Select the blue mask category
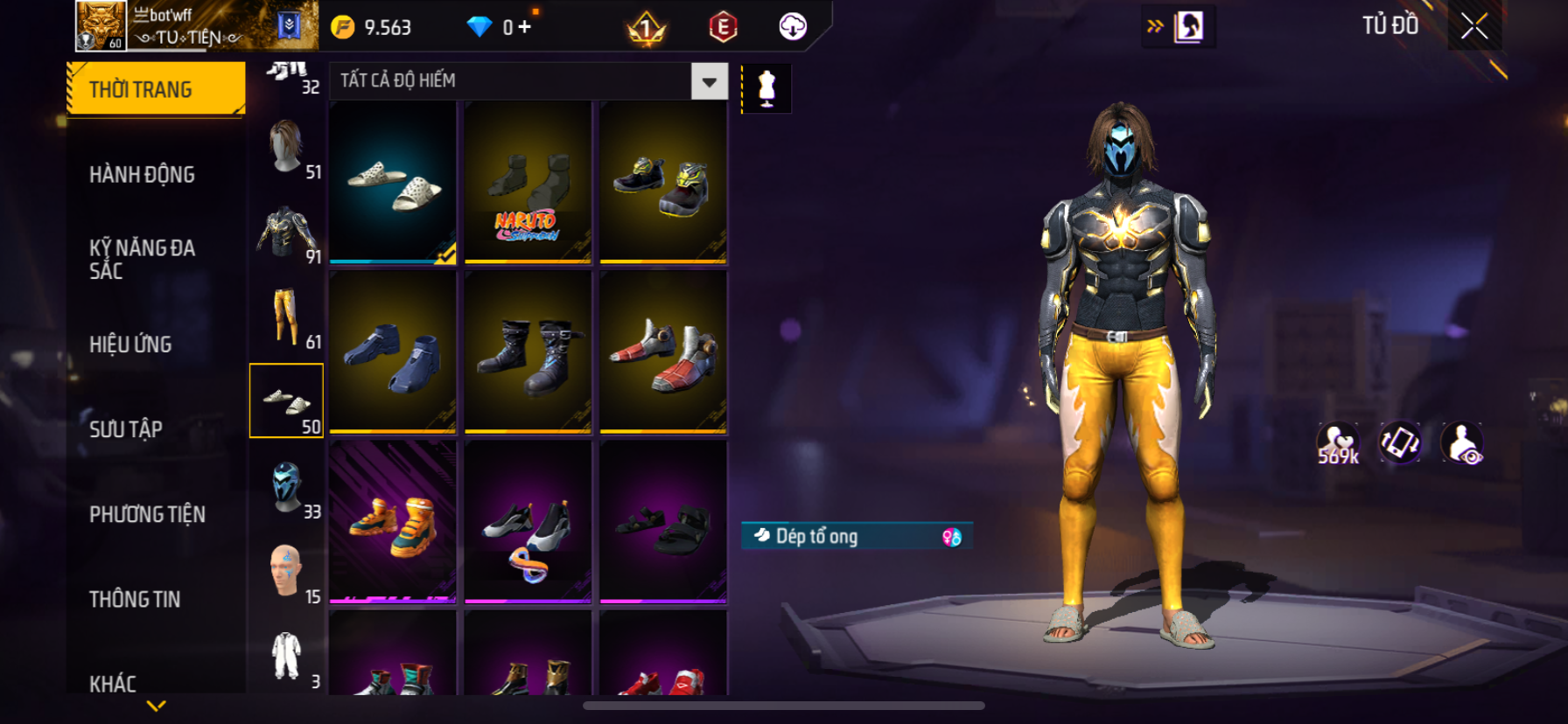The height and width of the screenshot is (724, 1568). [286, 486]
